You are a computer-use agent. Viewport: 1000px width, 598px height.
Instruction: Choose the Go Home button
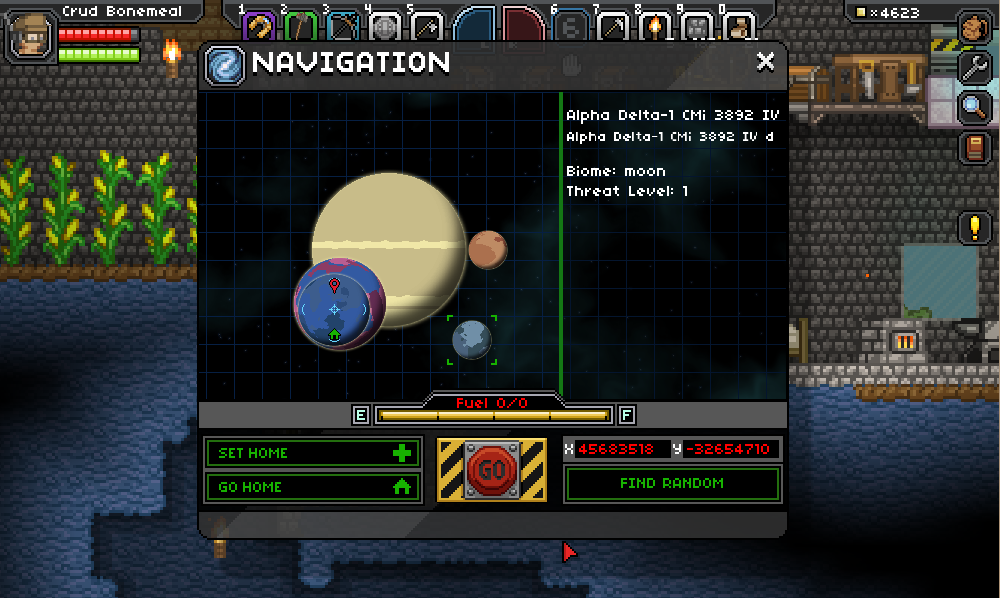tap(312, 487)
